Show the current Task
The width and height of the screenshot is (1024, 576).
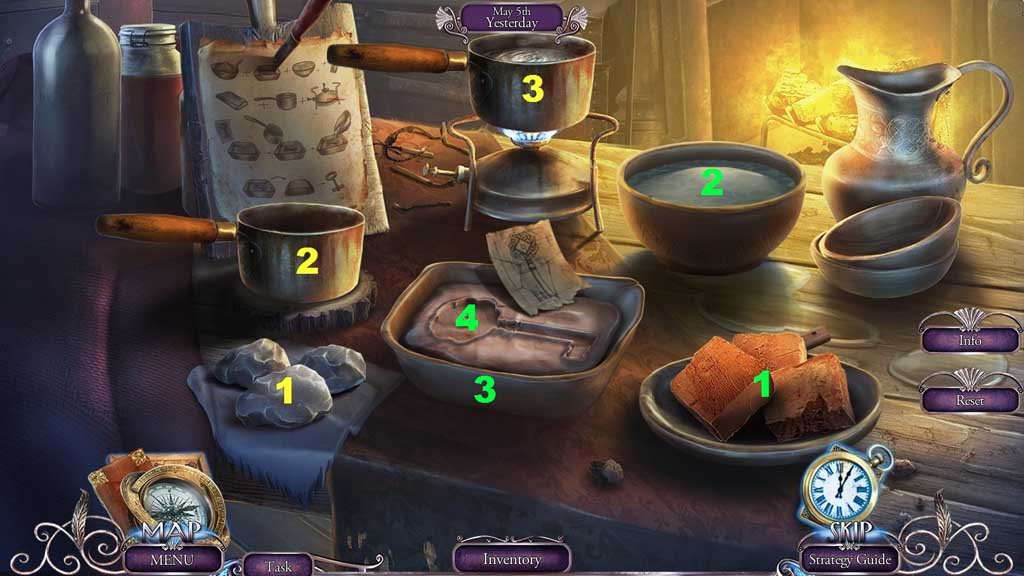click(x=278, y=565)
